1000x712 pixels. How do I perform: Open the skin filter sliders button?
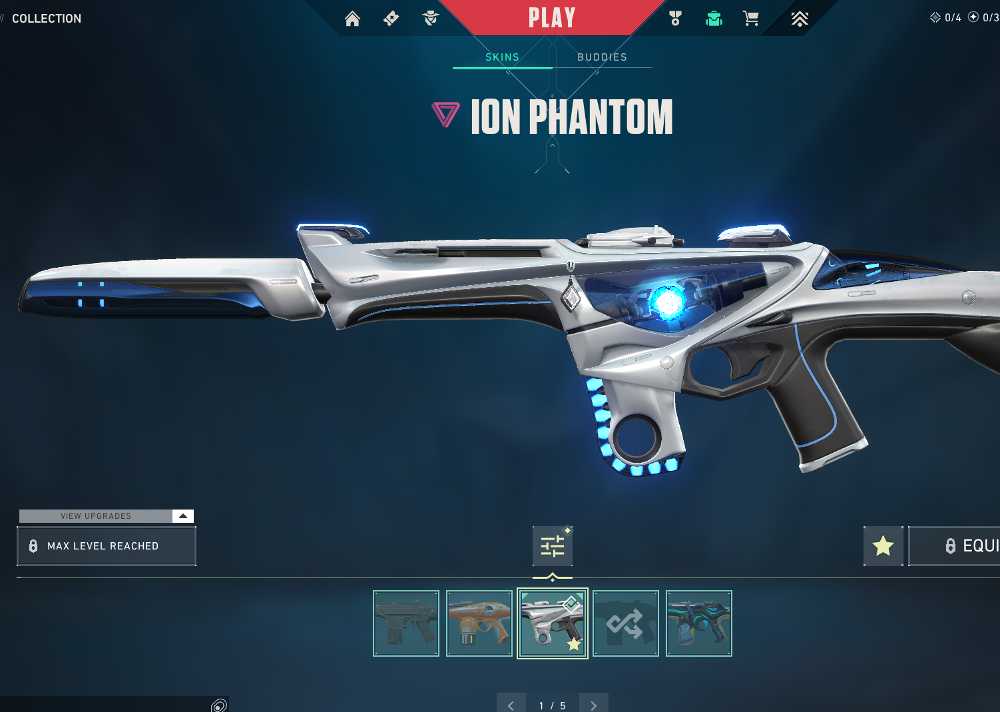click(x=552, y=546)
